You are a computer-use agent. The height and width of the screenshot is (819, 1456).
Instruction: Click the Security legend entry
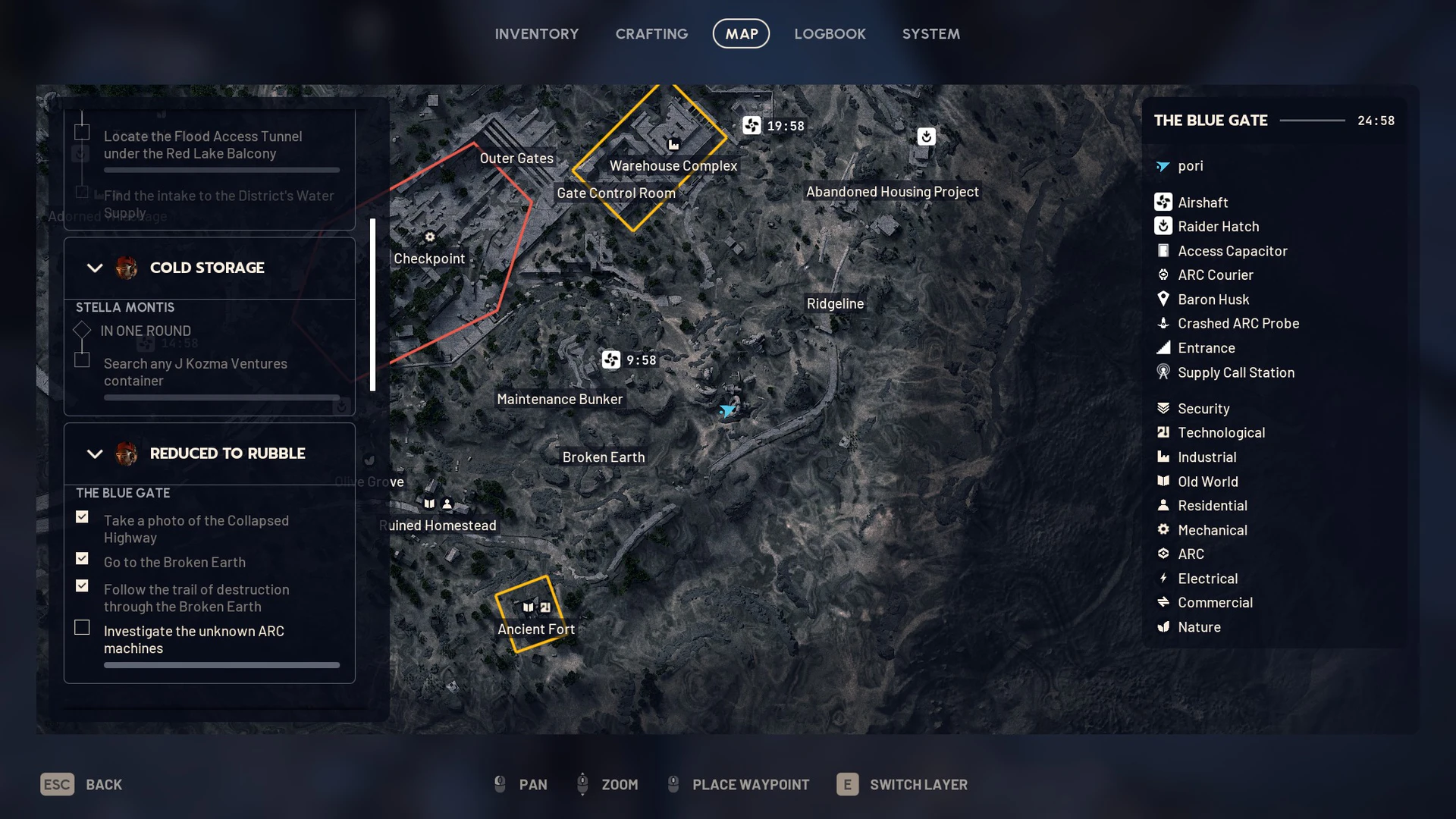1203,409
